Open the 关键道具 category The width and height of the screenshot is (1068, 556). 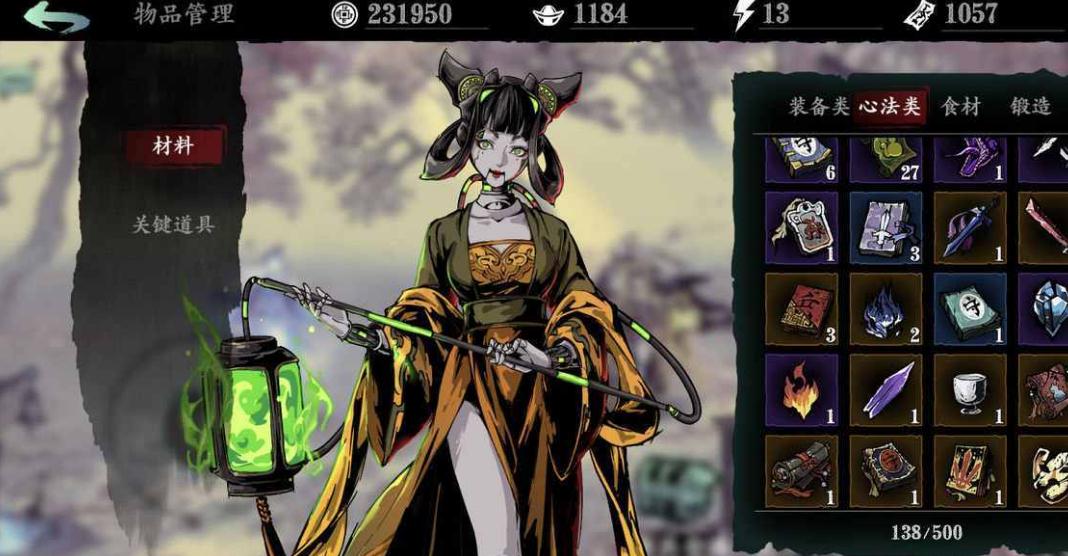174,224
